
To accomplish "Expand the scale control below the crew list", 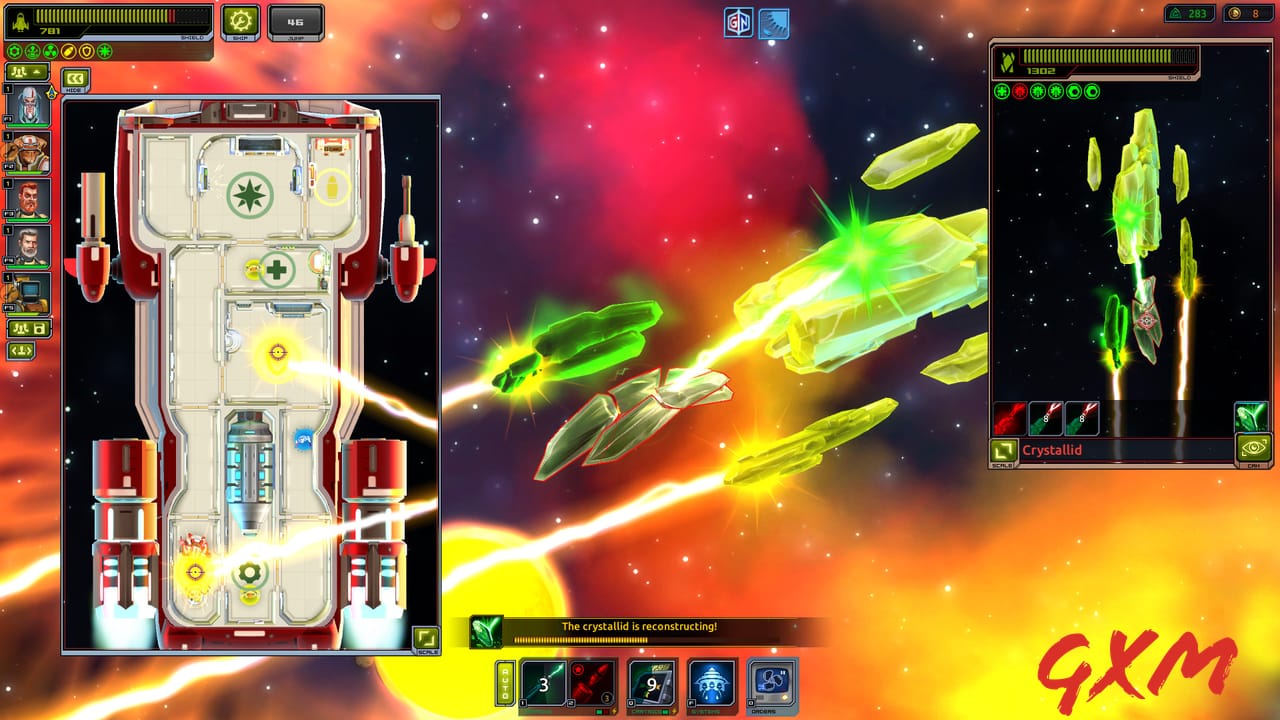I will [23, 352].
